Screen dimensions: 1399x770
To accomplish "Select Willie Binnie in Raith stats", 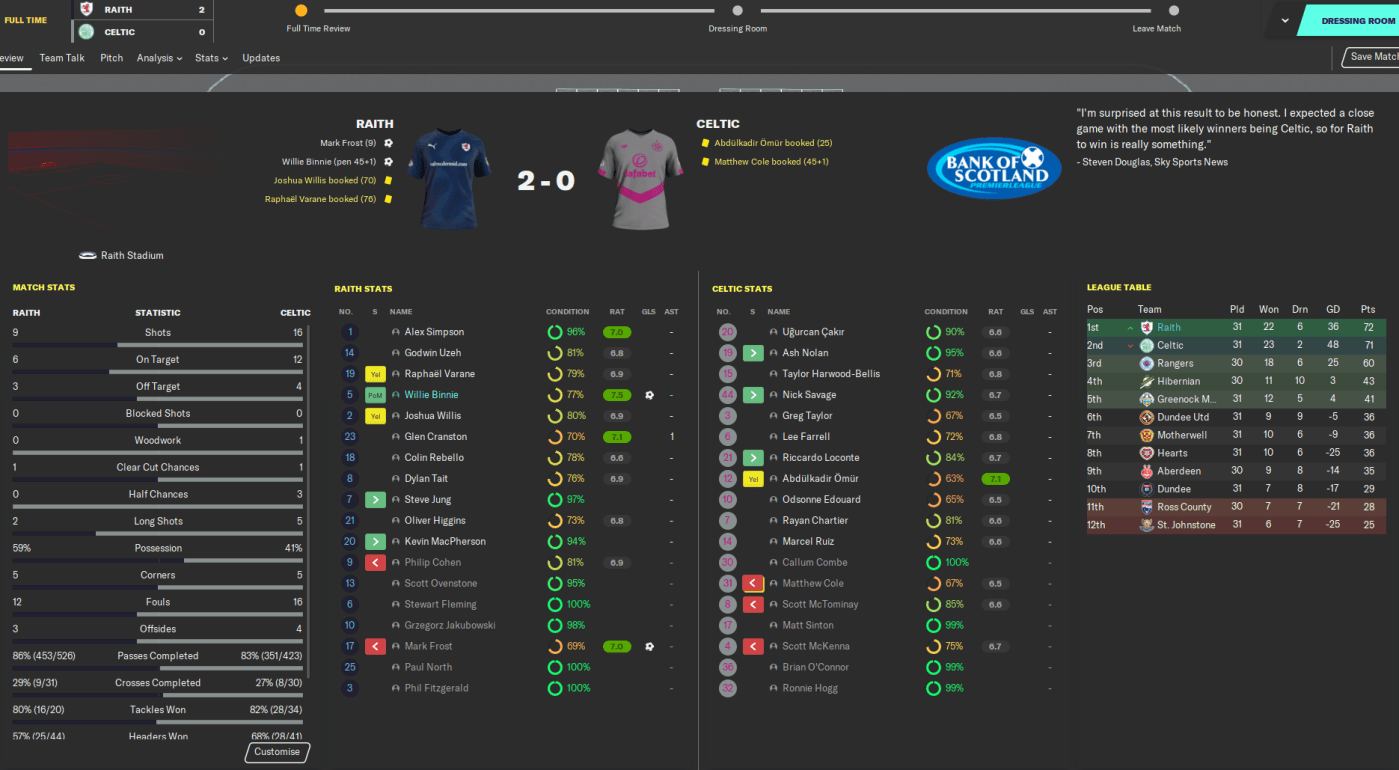I will [x=431, y=395].
